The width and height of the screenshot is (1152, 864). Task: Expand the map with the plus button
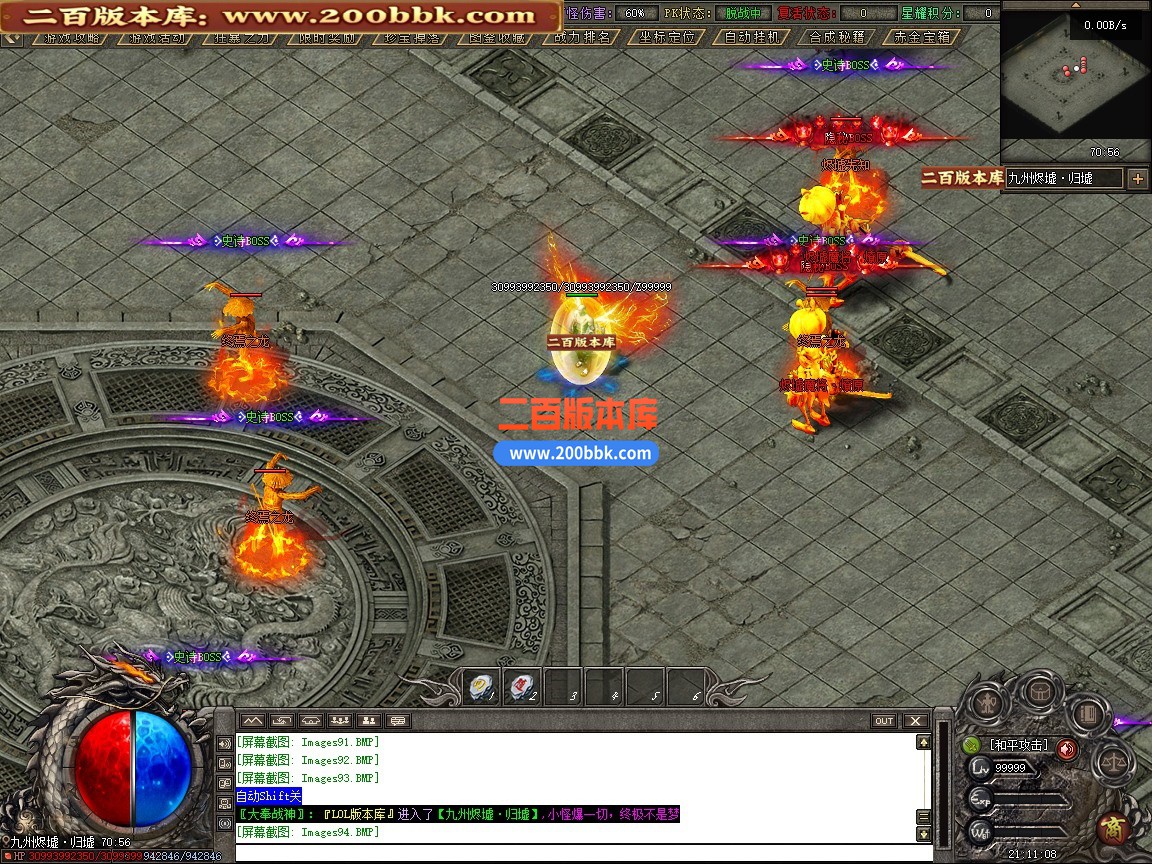[x=1138, y=179]
